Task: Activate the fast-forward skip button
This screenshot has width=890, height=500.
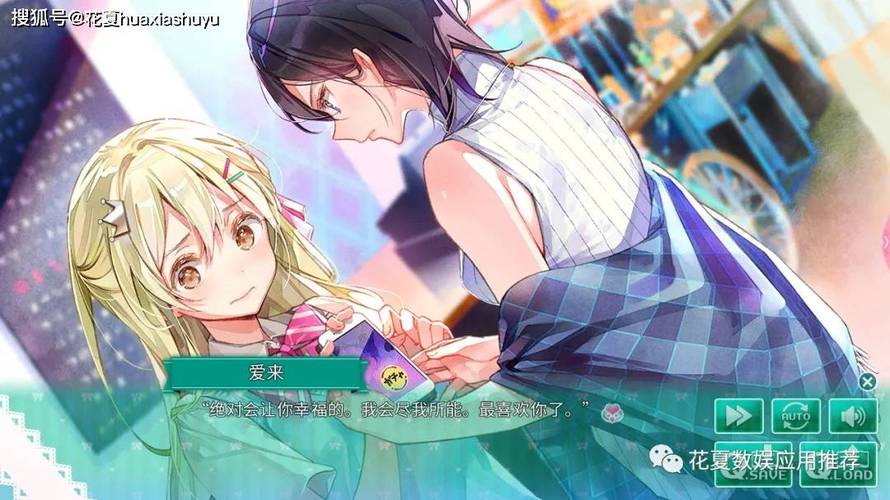Action: tap(738, 415)
